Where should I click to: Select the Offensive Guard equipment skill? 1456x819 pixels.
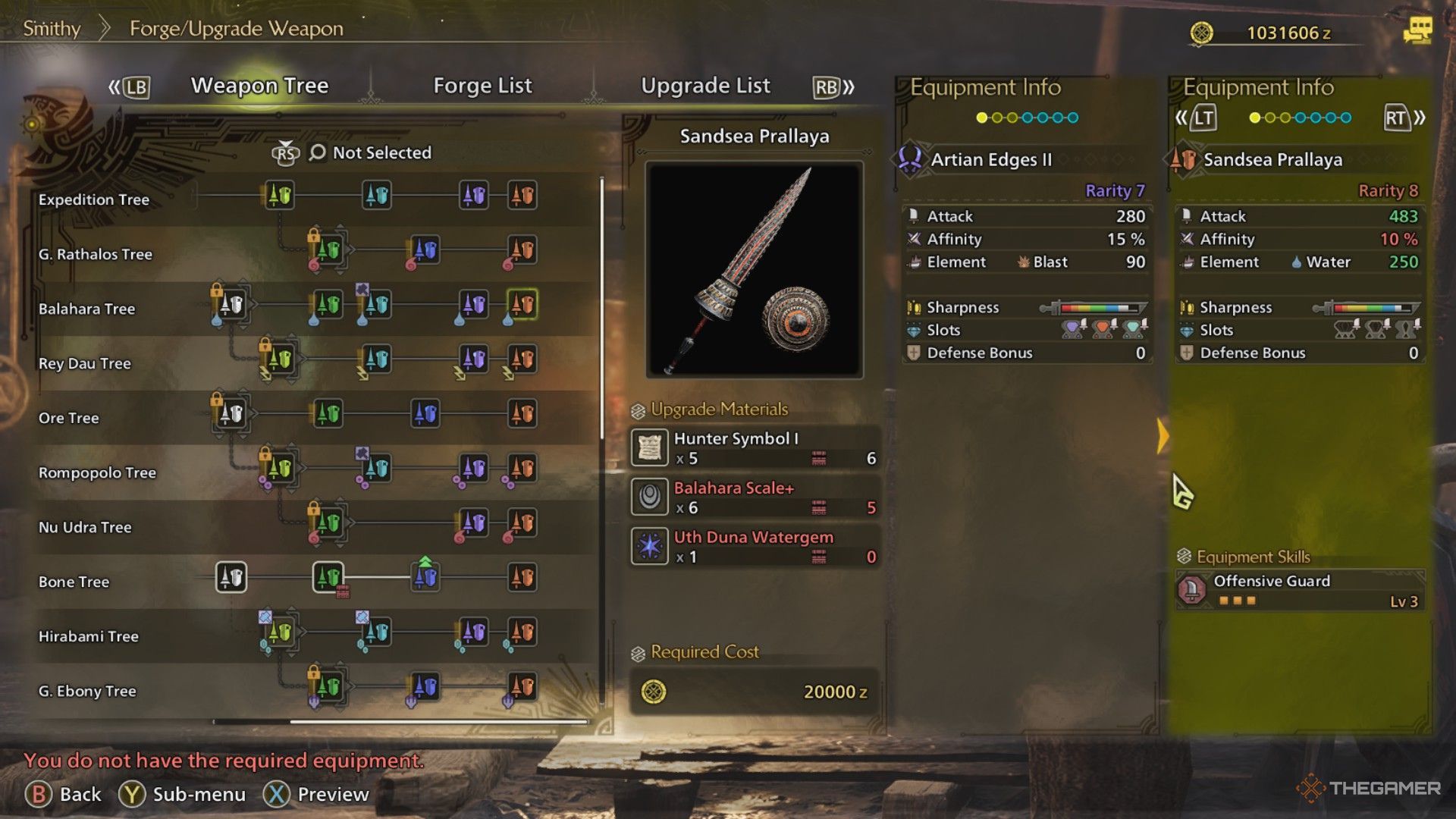tap(1300, 590)
